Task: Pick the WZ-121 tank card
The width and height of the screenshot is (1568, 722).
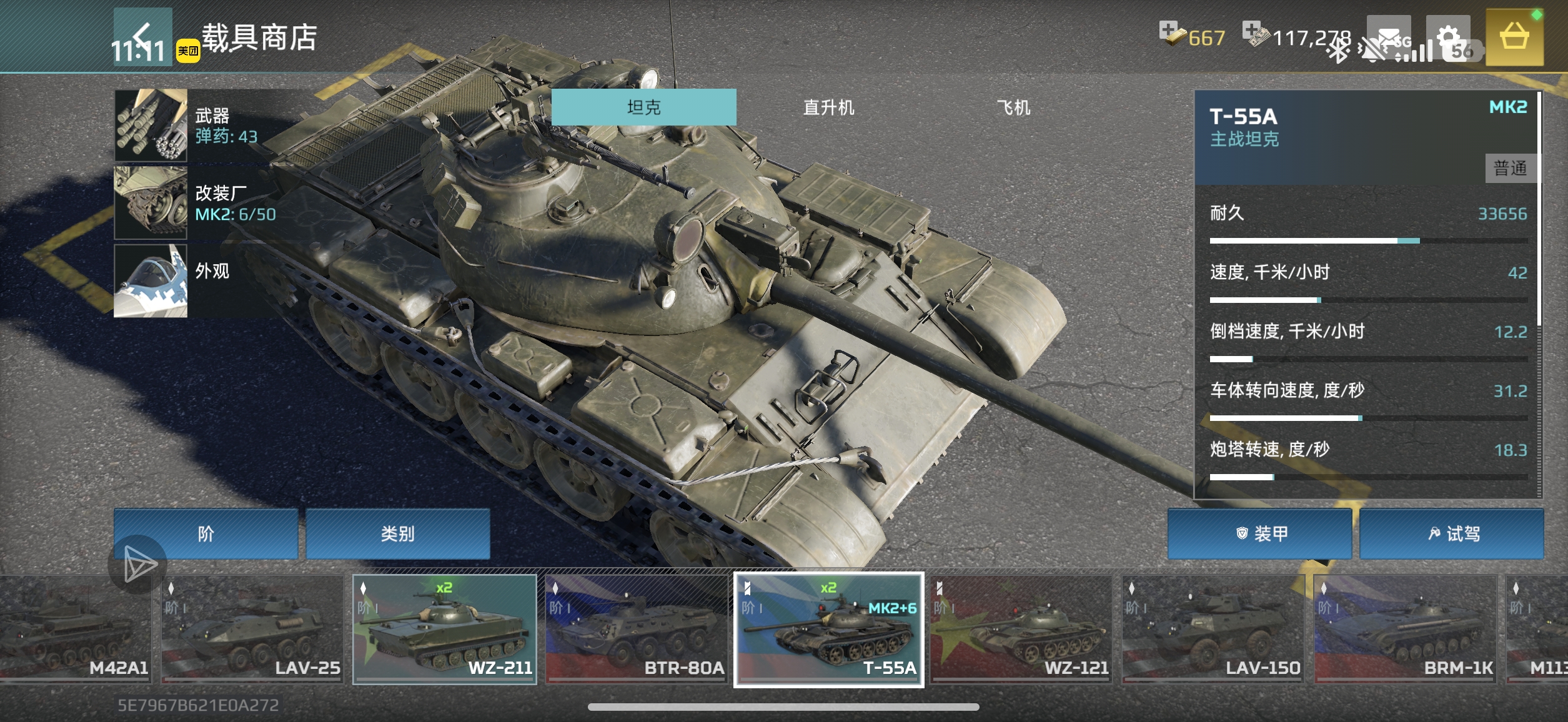Action: [x=1021, y=630]
